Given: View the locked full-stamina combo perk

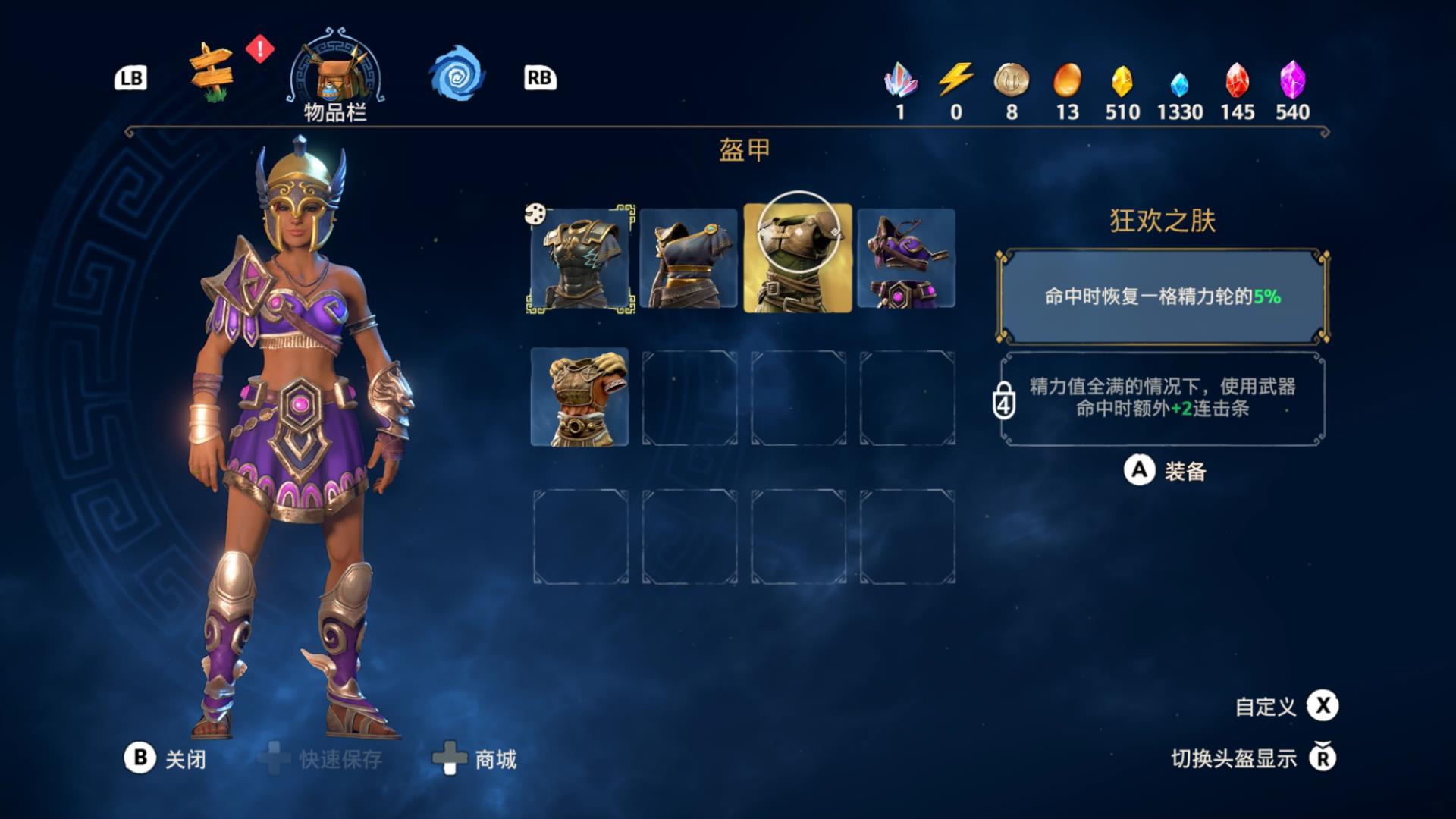Looking at the screenshot, I should (1163, 398).
